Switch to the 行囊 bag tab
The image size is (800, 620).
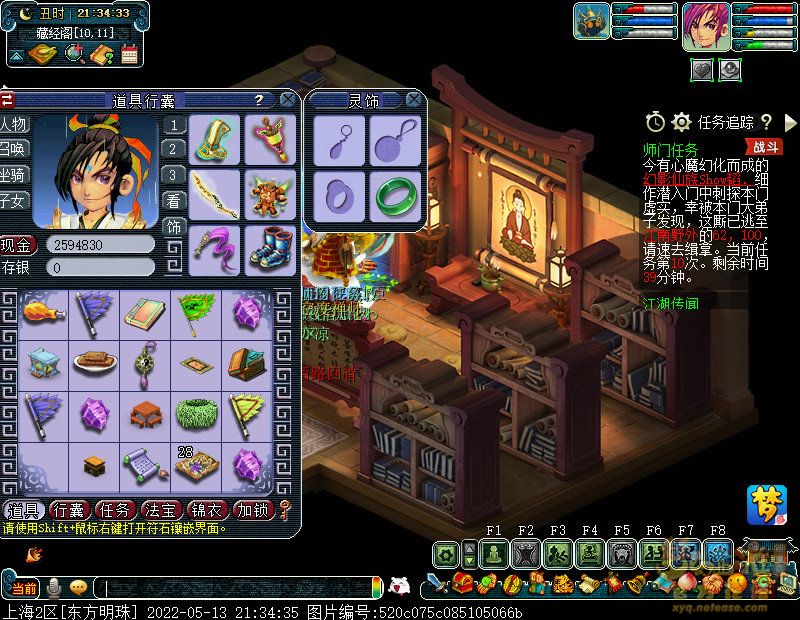70,510
